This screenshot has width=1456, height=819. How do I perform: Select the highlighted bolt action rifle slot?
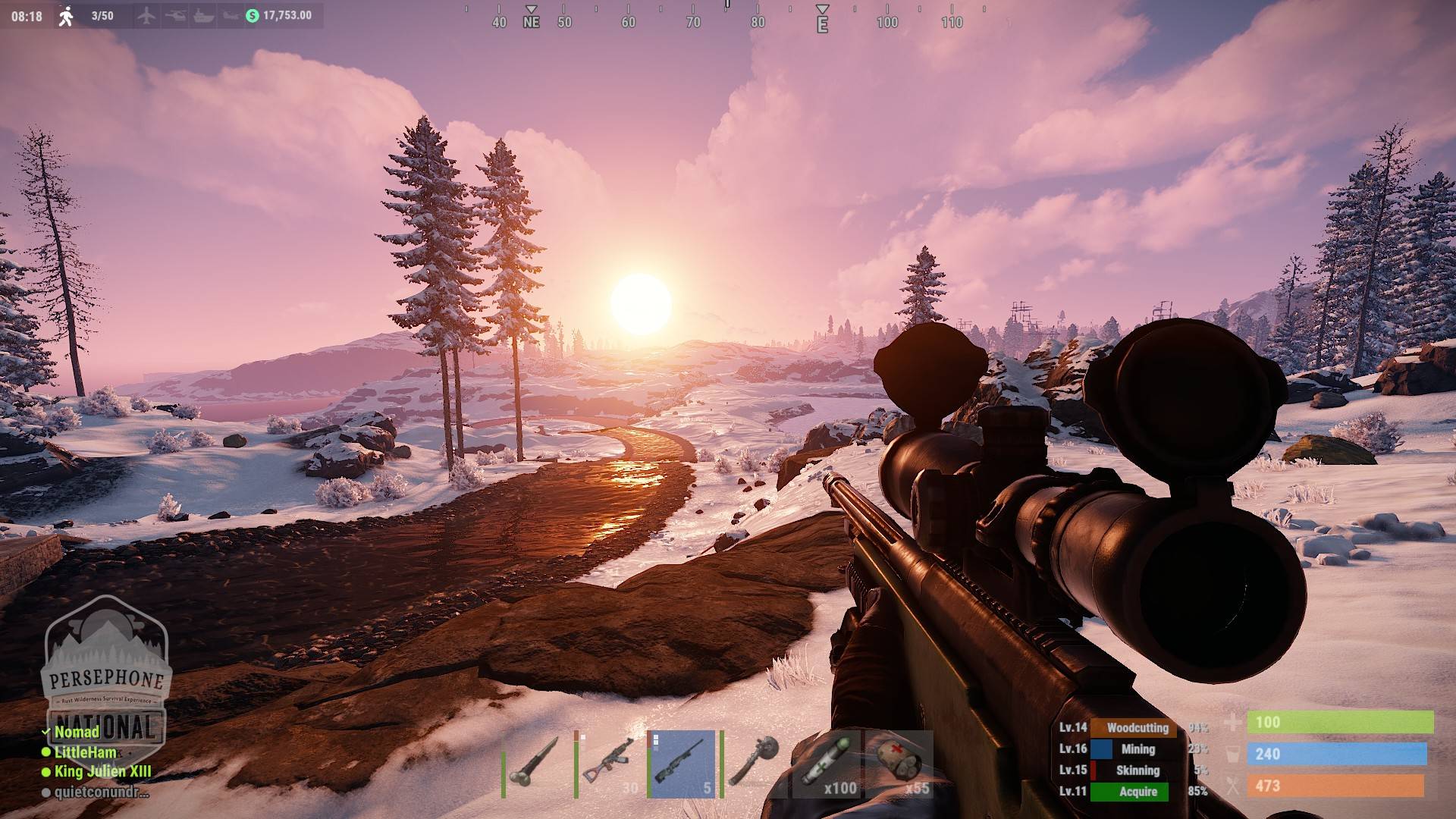(683, 764)
